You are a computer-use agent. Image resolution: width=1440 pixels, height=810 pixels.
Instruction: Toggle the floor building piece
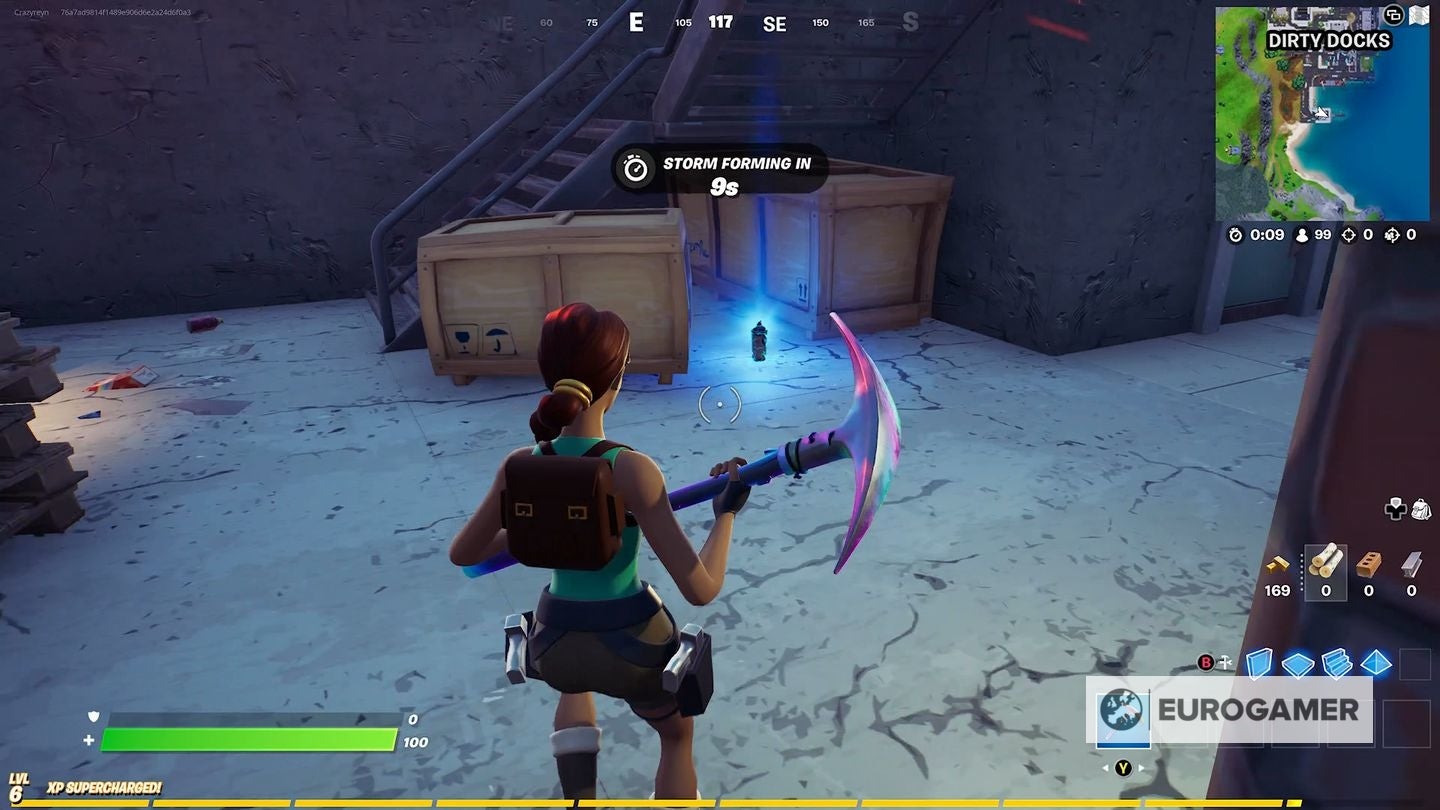1296,662
